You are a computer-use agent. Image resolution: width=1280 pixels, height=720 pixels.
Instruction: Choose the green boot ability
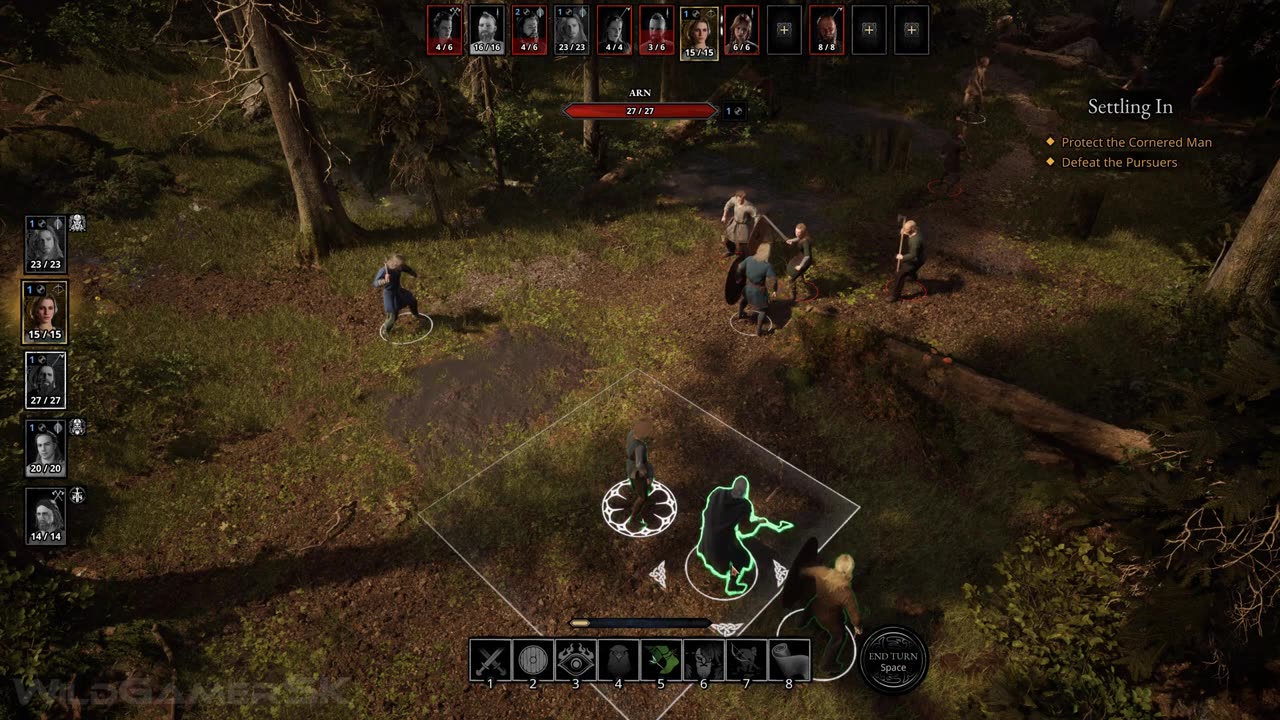[x=661, y=660]
